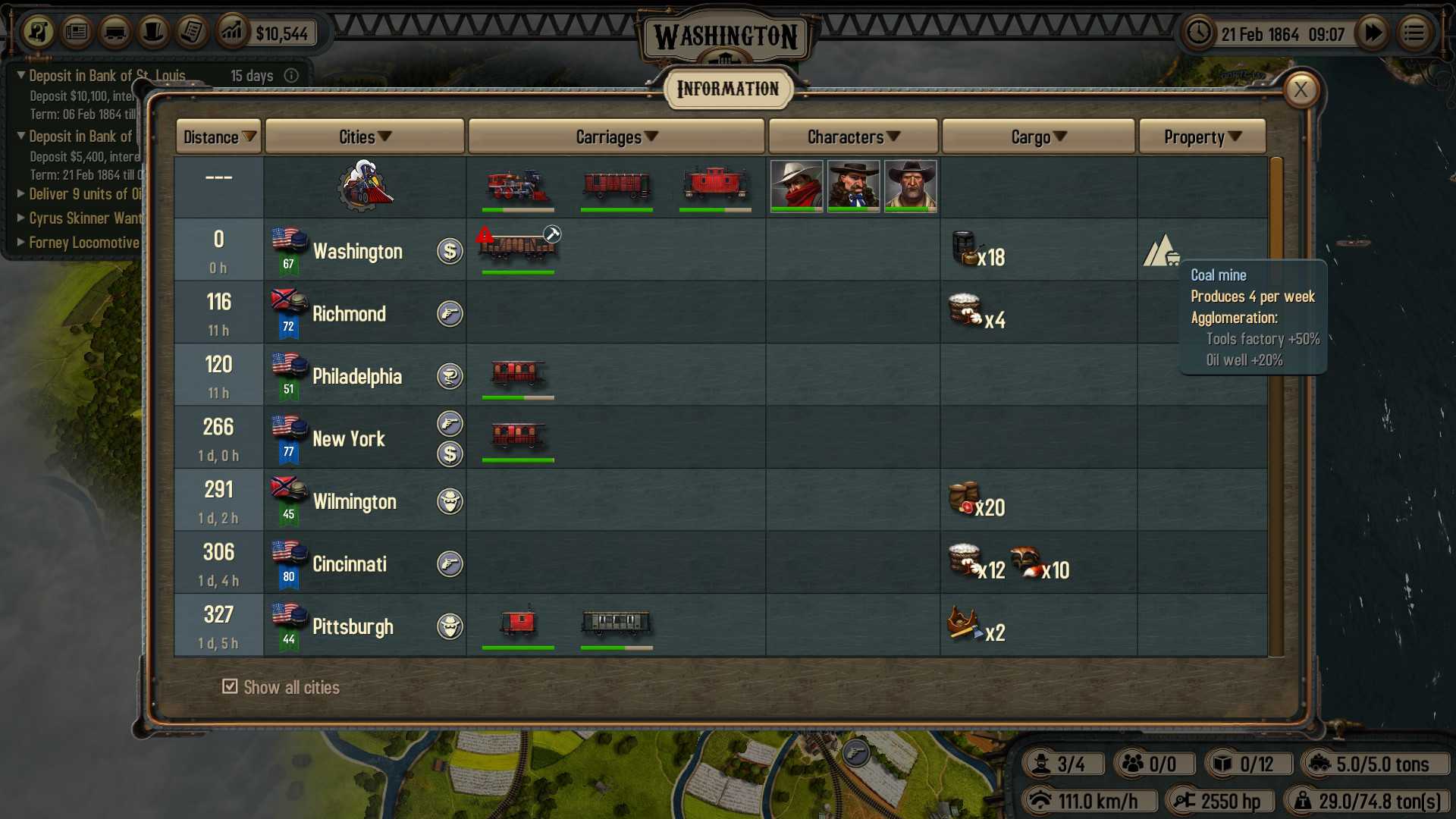This screenshot has width=1456, height=819.
Task: Click the info icon next to 15 days
Action: [292, 75]
